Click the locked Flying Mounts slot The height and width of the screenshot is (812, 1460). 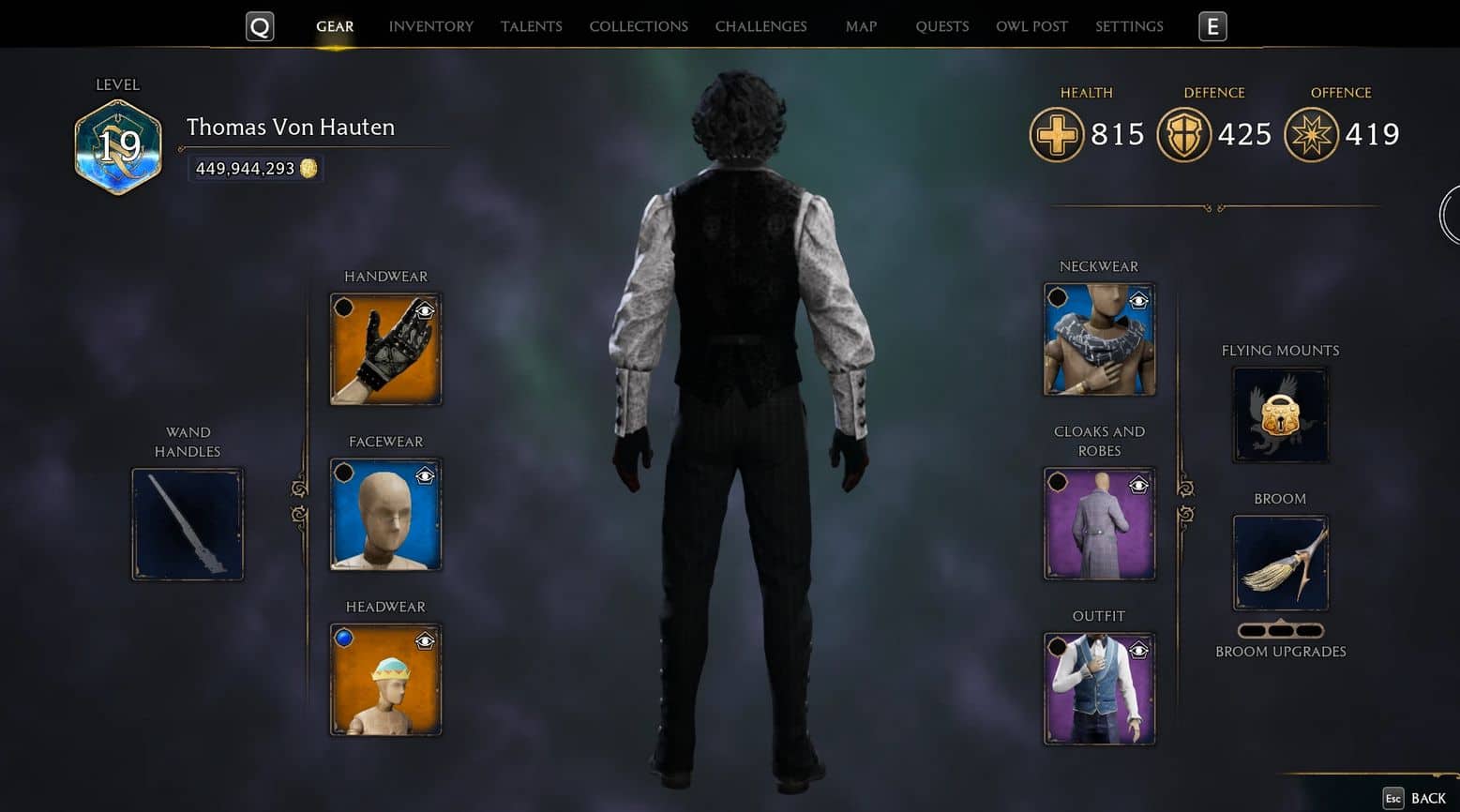point(1280,414)
